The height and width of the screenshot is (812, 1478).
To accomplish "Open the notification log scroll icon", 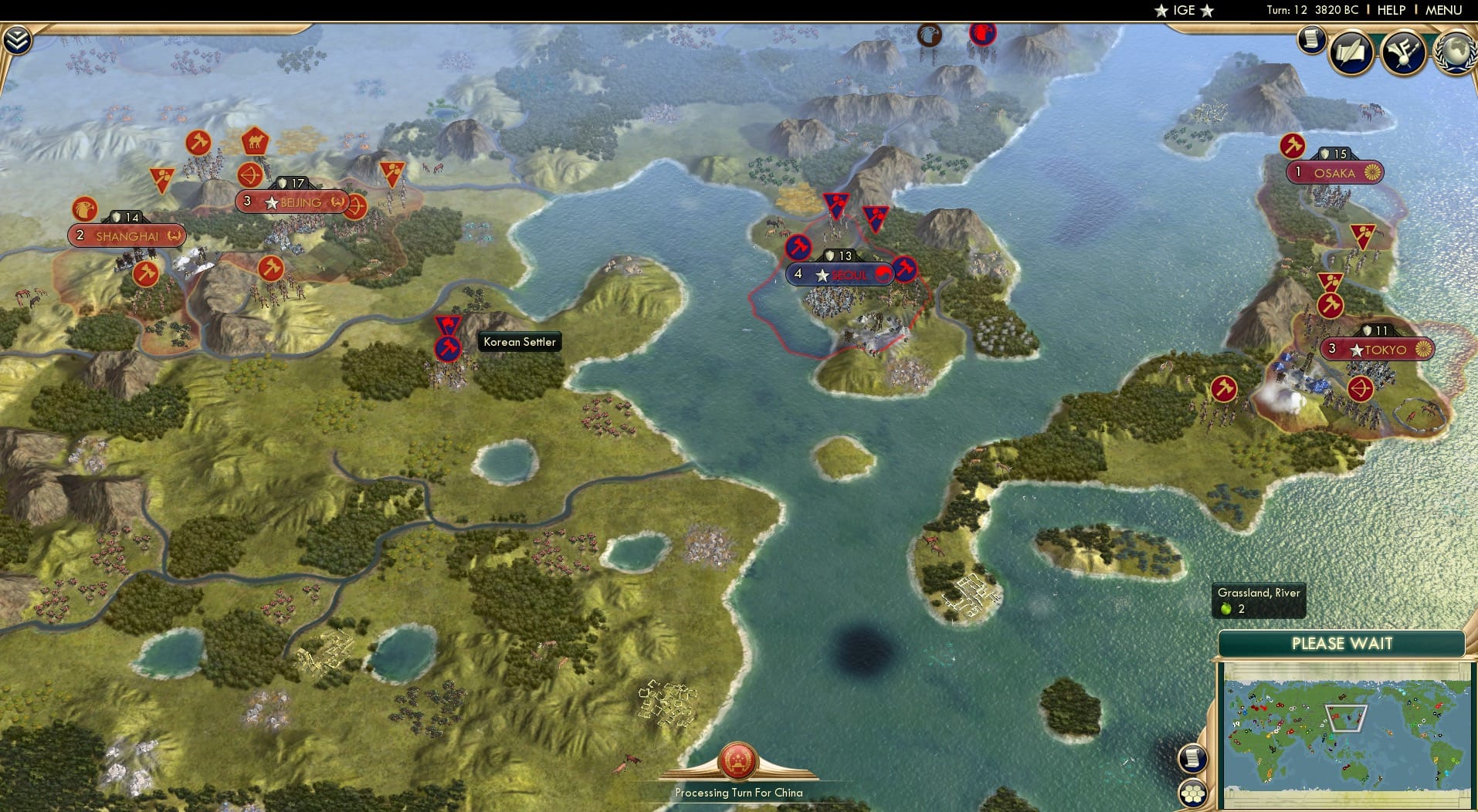I will pos(1310,40).
